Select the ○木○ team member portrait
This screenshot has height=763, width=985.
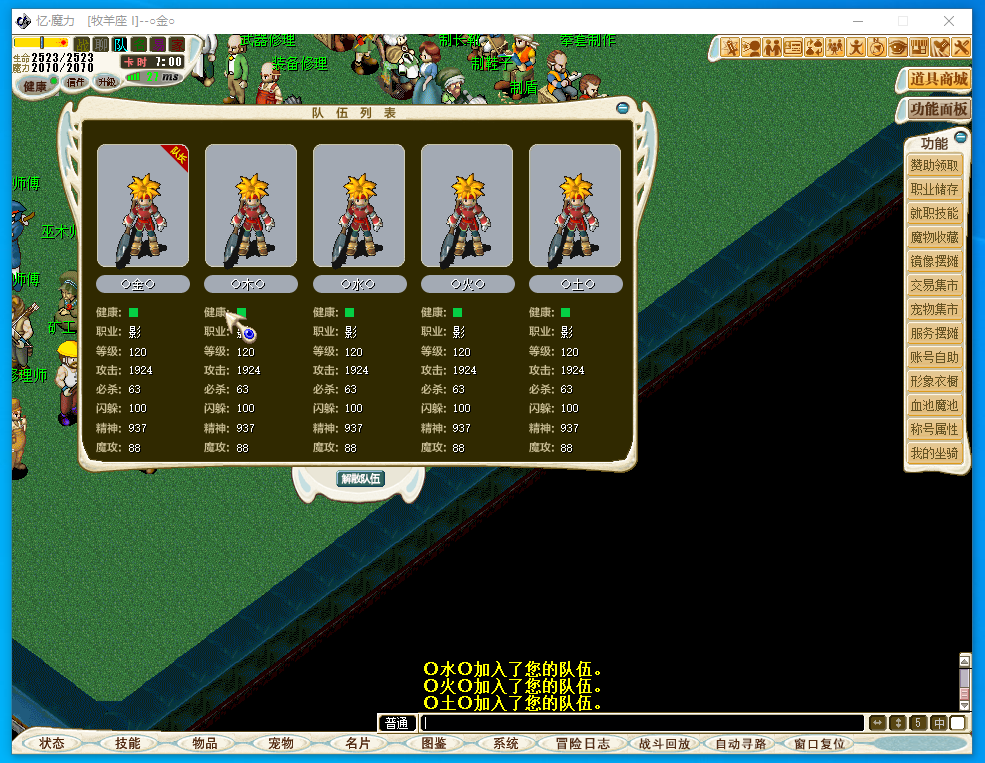(251, 206)
